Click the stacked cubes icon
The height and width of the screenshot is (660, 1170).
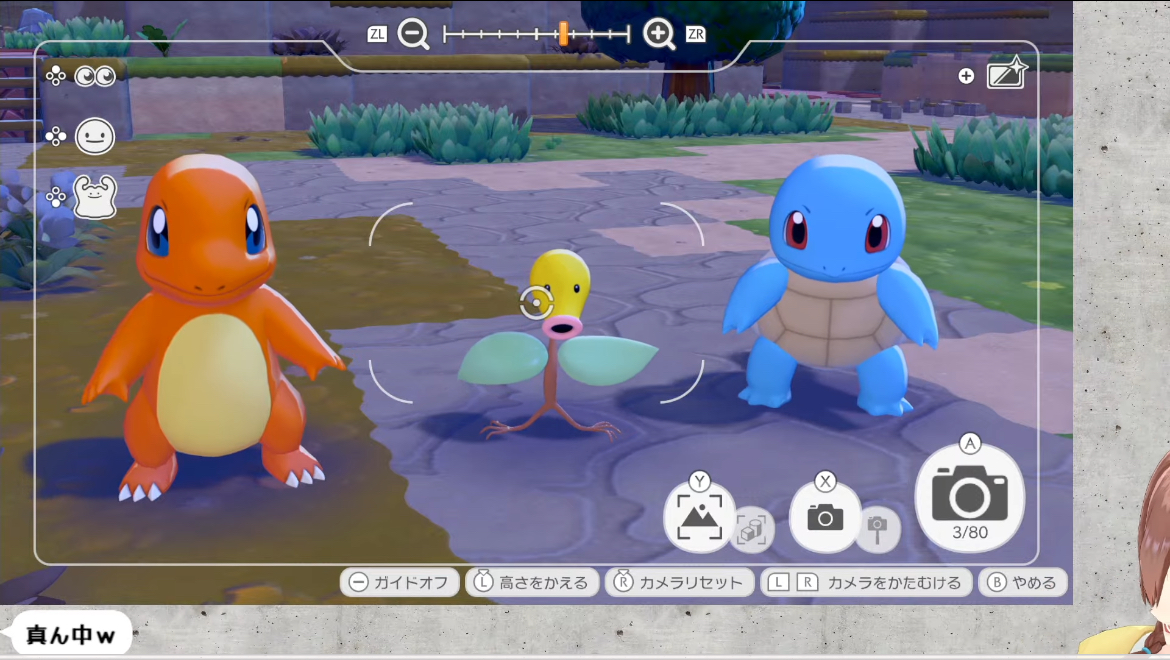750,531
